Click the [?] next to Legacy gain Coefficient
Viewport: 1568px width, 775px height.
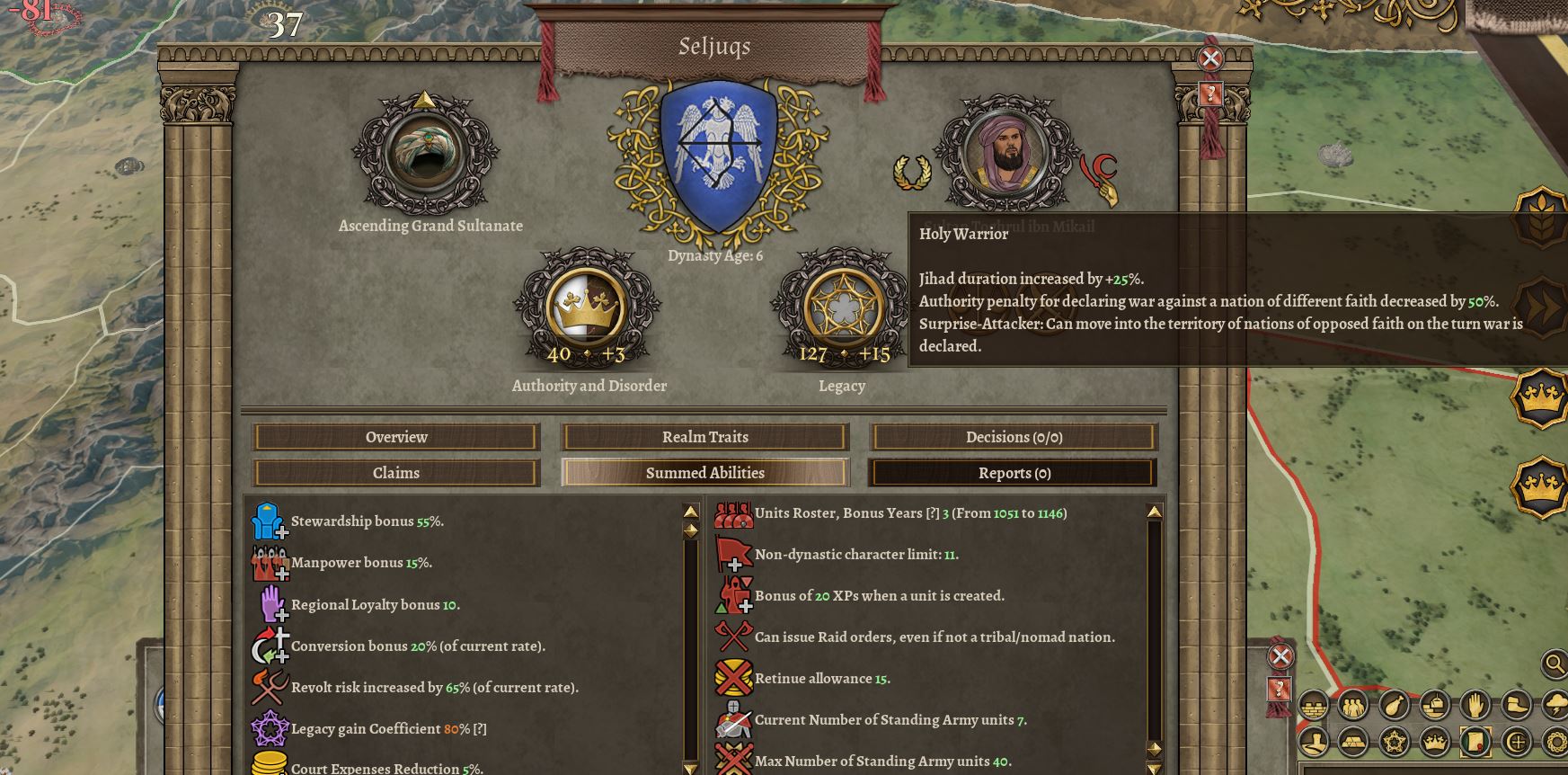click(x=482, y=729)
